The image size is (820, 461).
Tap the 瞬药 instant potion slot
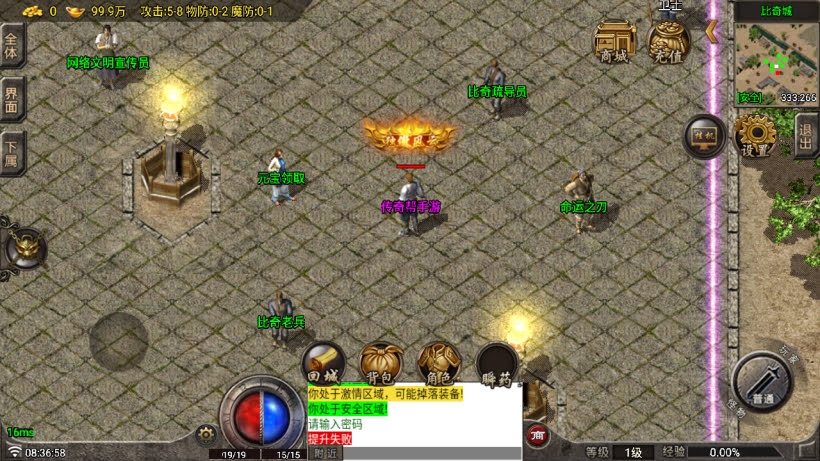(497, 363)
